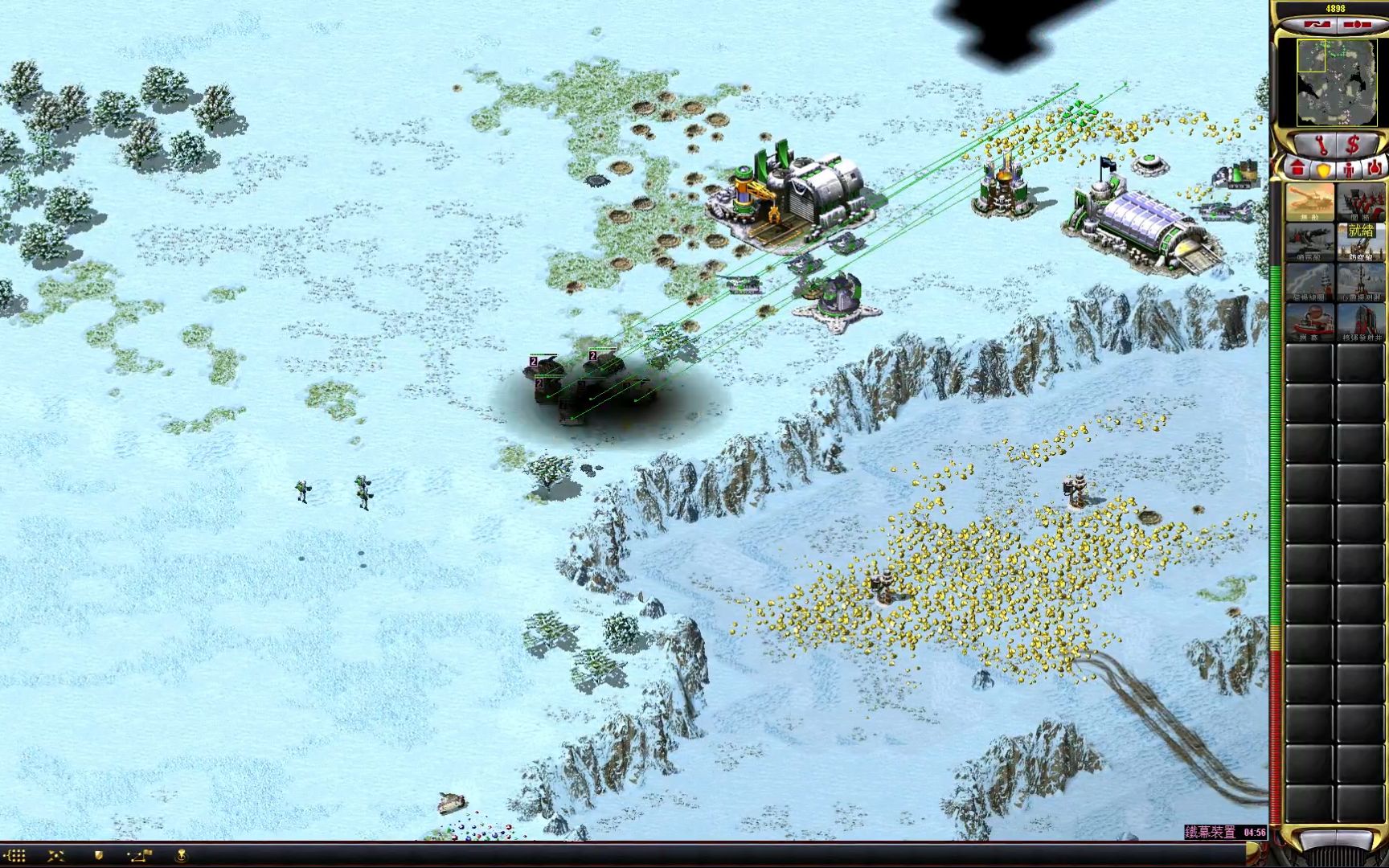Switch to the defenses shield tab

1323,170
